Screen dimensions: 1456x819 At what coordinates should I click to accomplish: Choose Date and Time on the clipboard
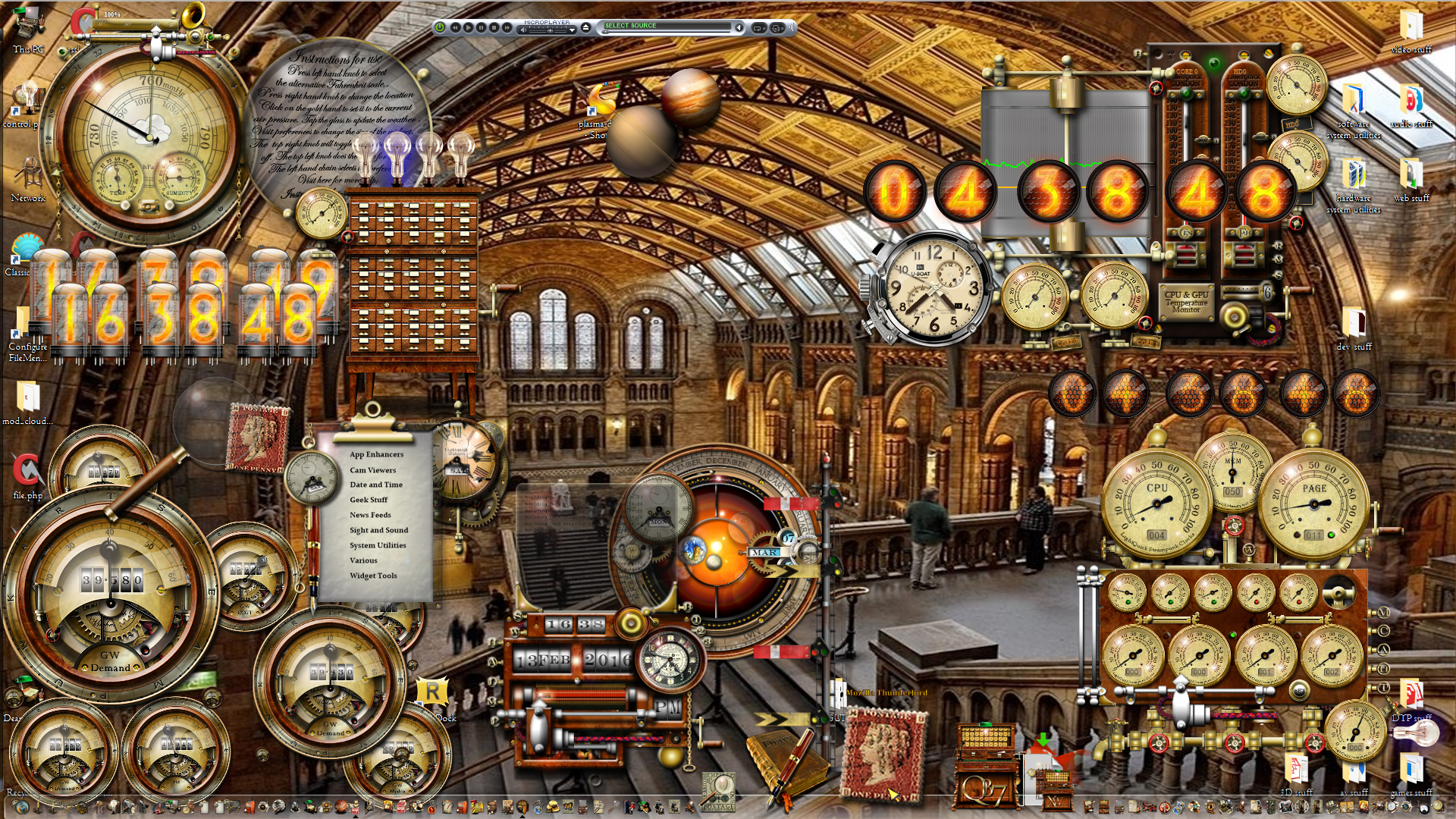click(375, 485)
